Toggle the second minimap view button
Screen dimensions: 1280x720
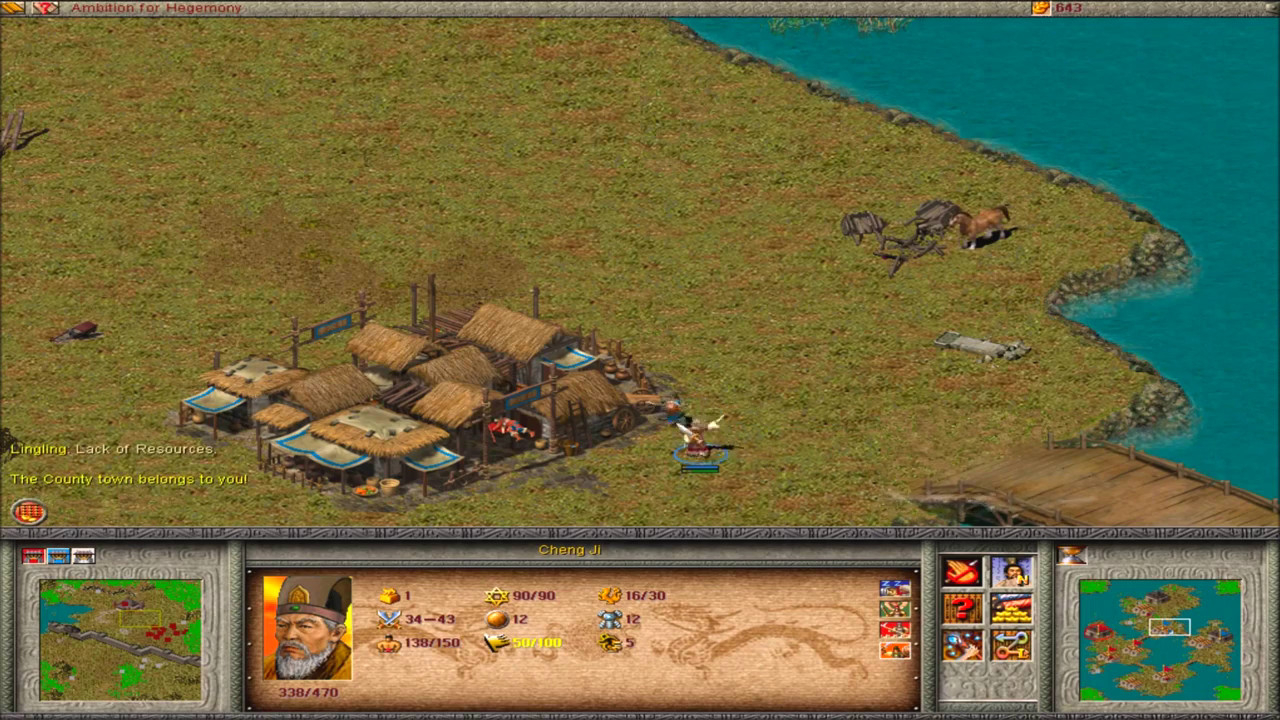(x=57, y=555)
